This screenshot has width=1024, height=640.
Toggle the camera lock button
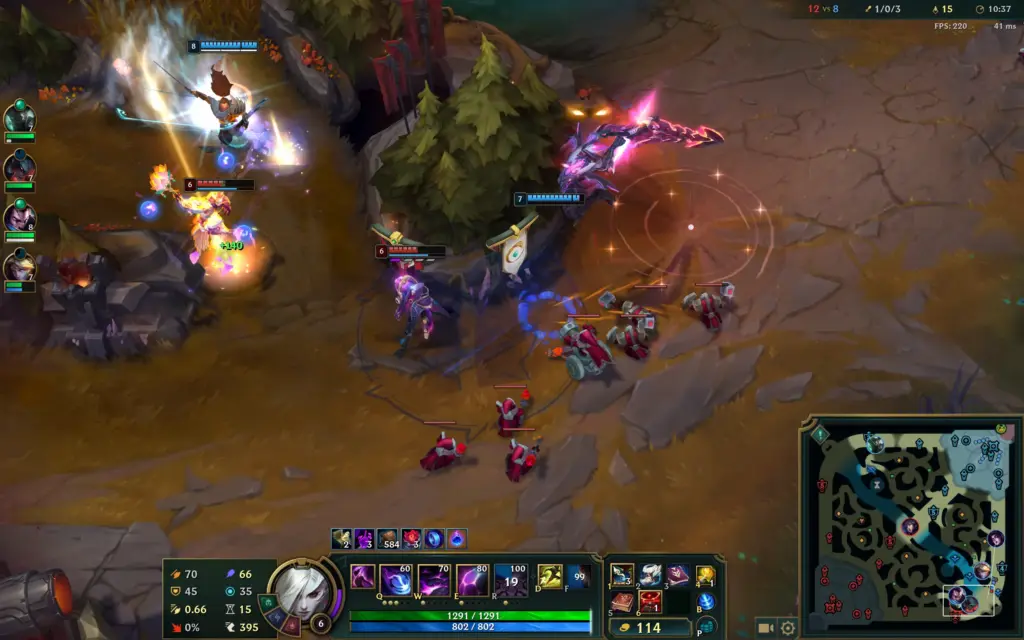(x=766, y=628)
